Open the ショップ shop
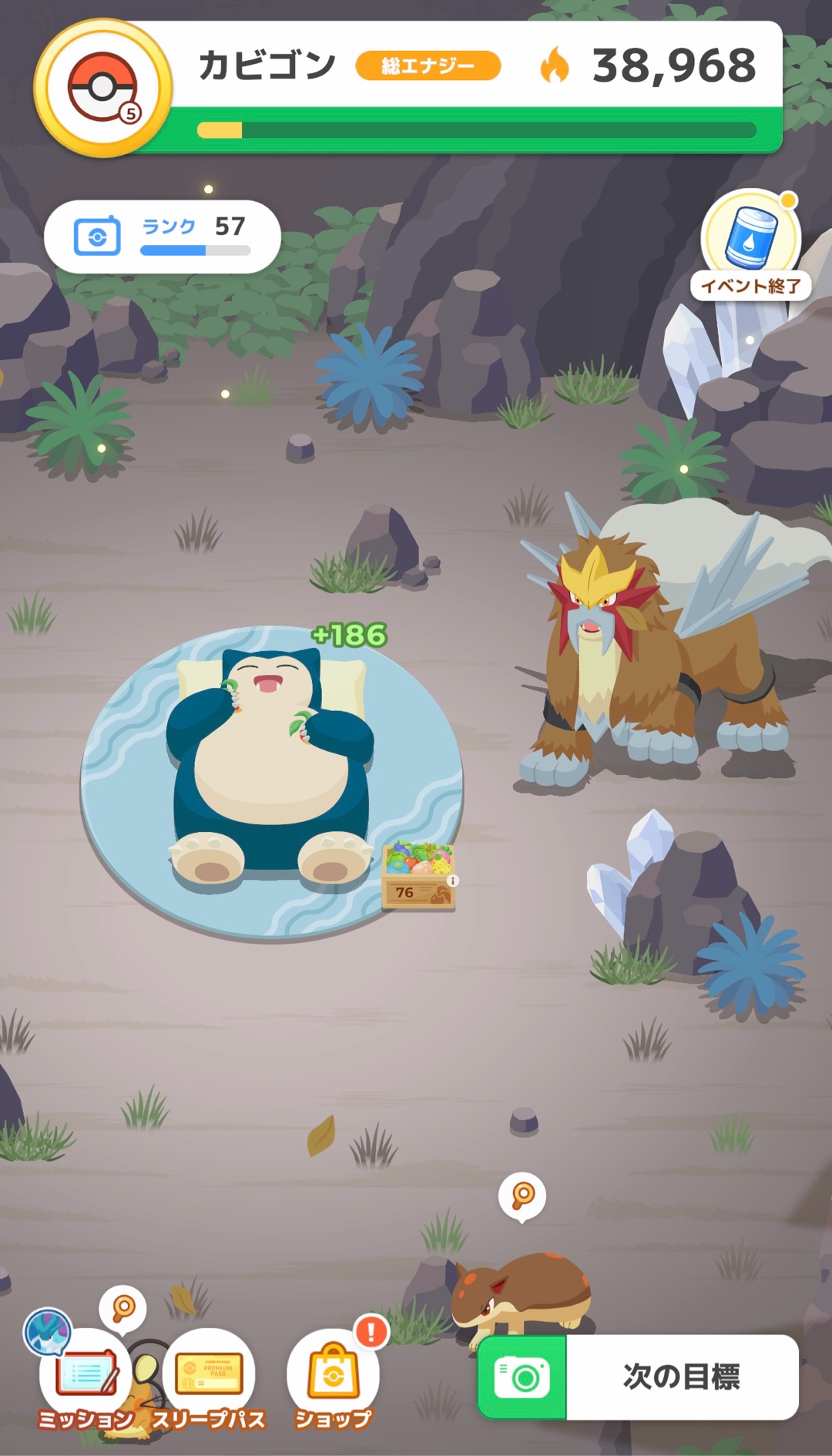 coord(333,1379)
